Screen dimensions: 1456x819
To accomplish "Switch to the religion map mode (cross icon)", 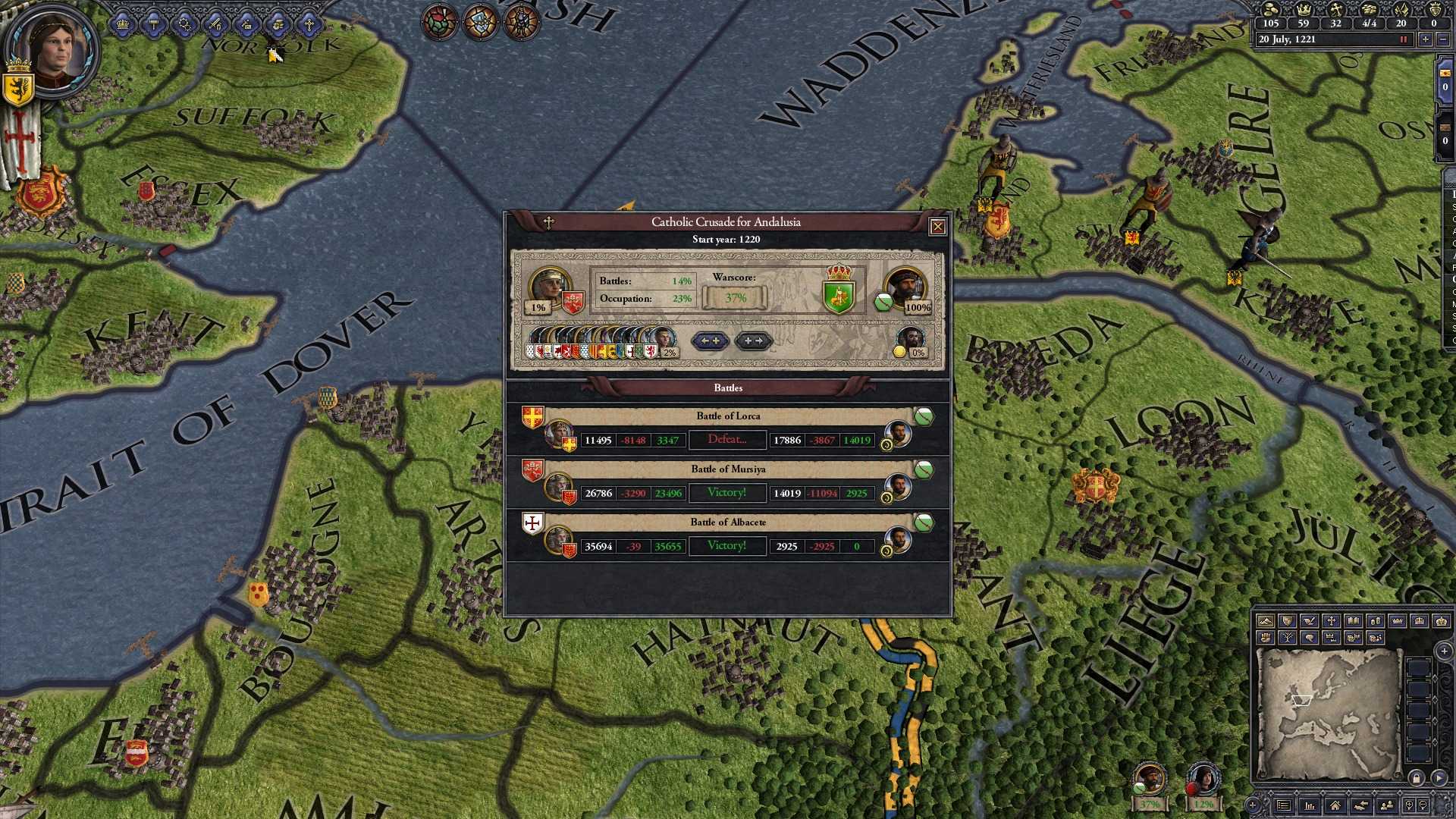I will [x=1332, y=622].
